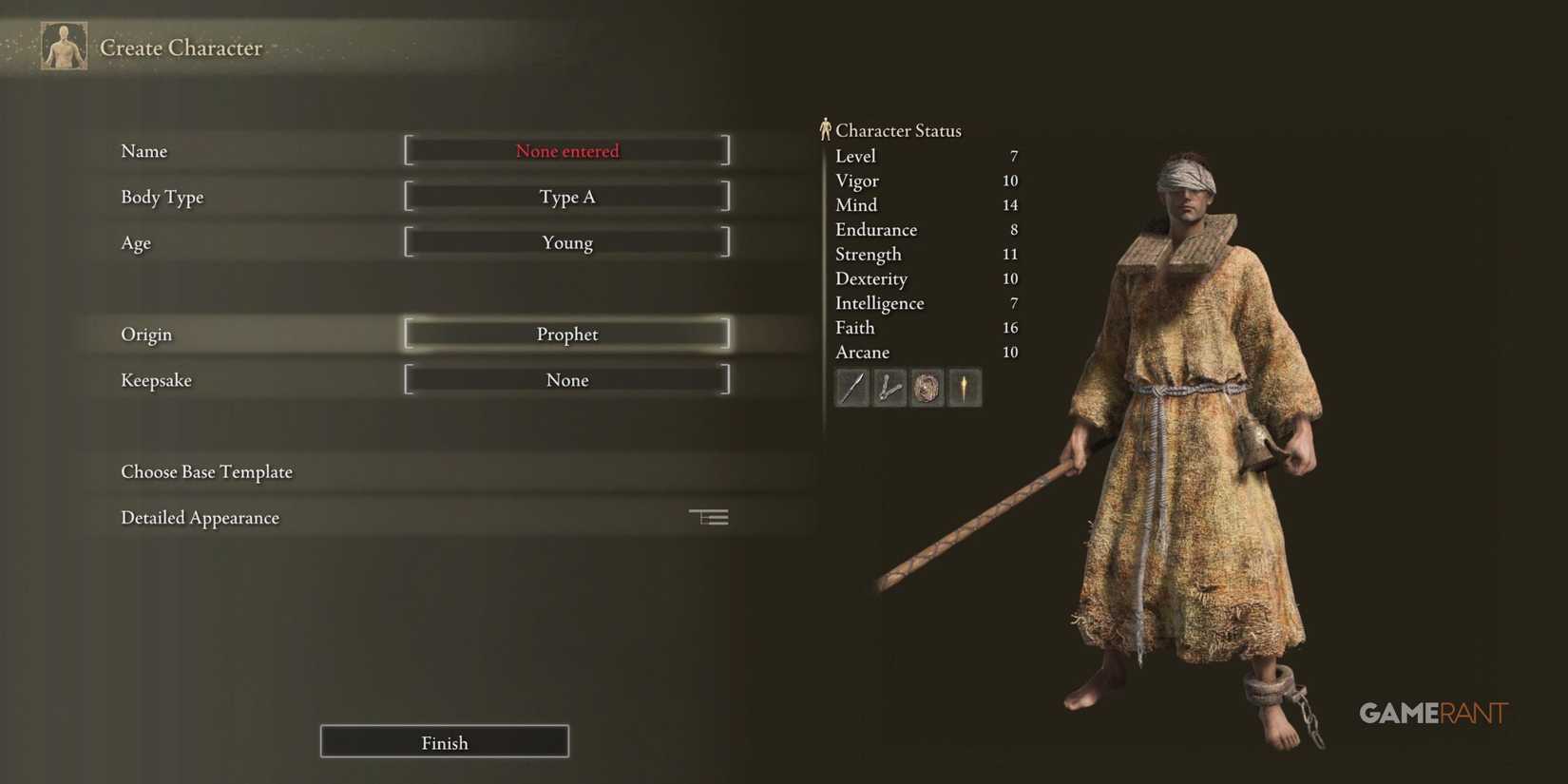Image resolution: width=1568 pixels, height=784 pixels.
Task: Select the Choose Base Template row
Action: click(206, 471)
